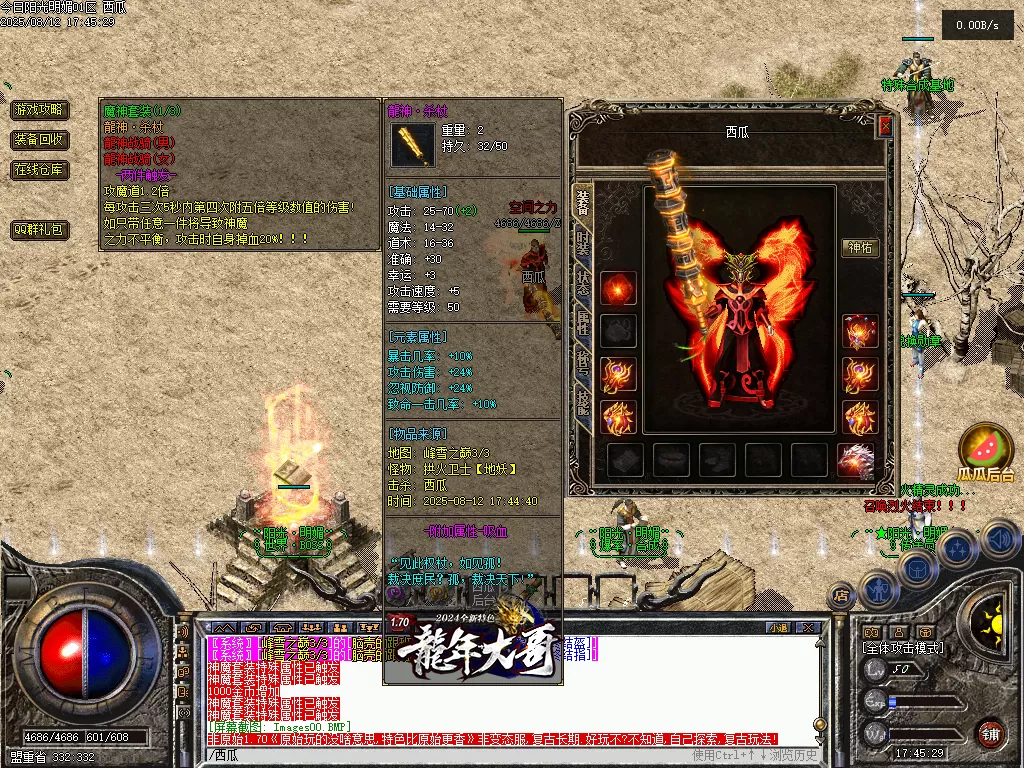Viewport: 1024px width, 768px height.
Task: Open the bag with the chest button
Action: click(917, 569)
